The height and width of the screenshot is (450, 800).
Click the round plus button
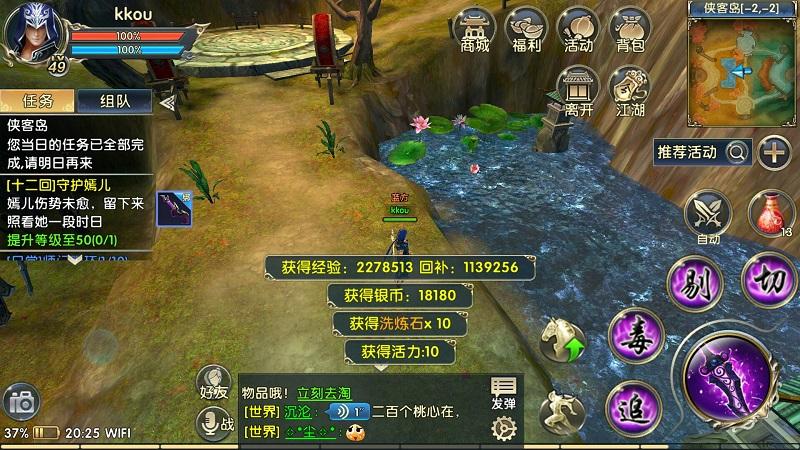774,152
